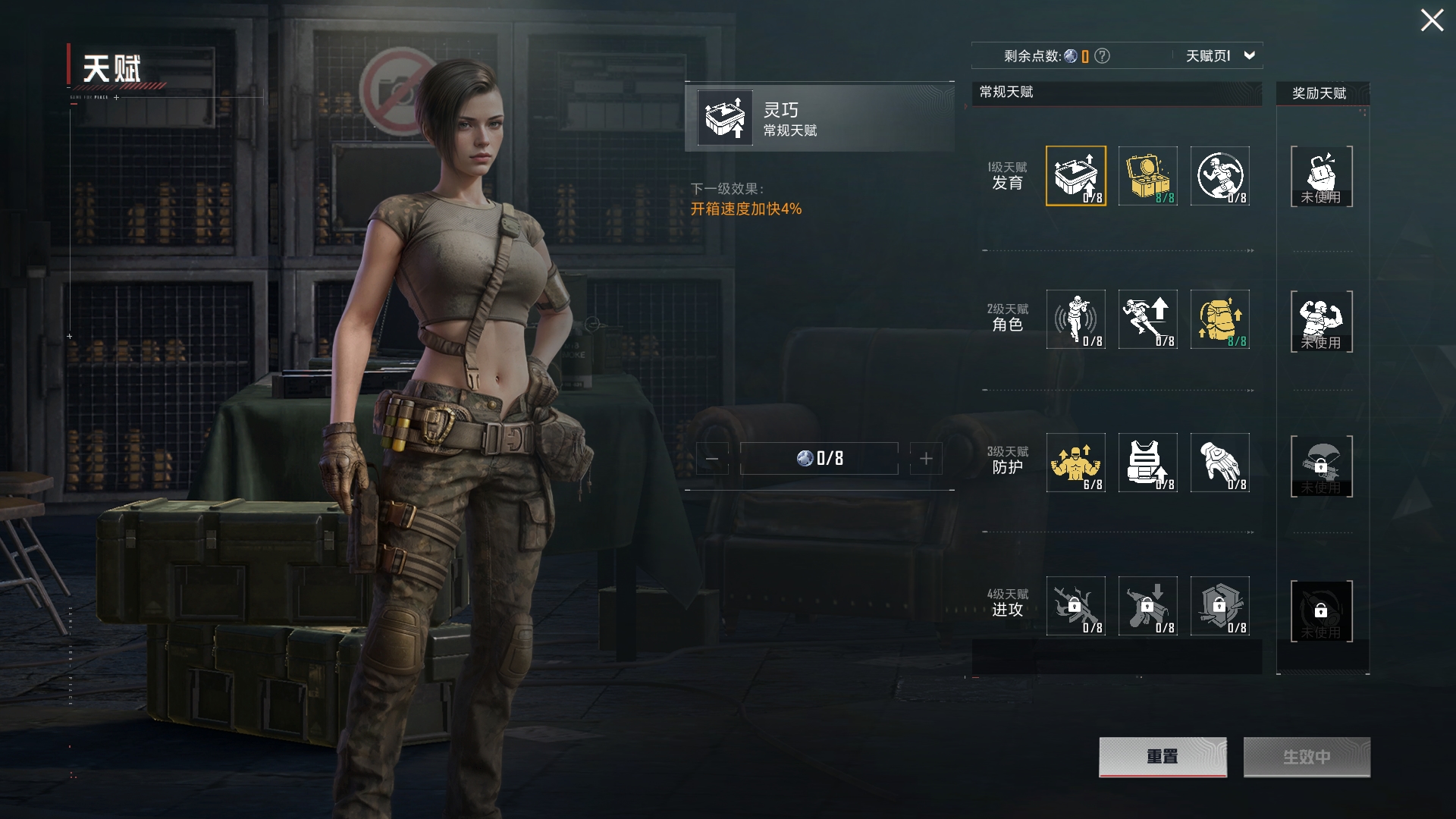Show remaining points help tooltip
Image resolution: width=1456 pixels, height=819 pixels.
click(x=1103, y=56)
